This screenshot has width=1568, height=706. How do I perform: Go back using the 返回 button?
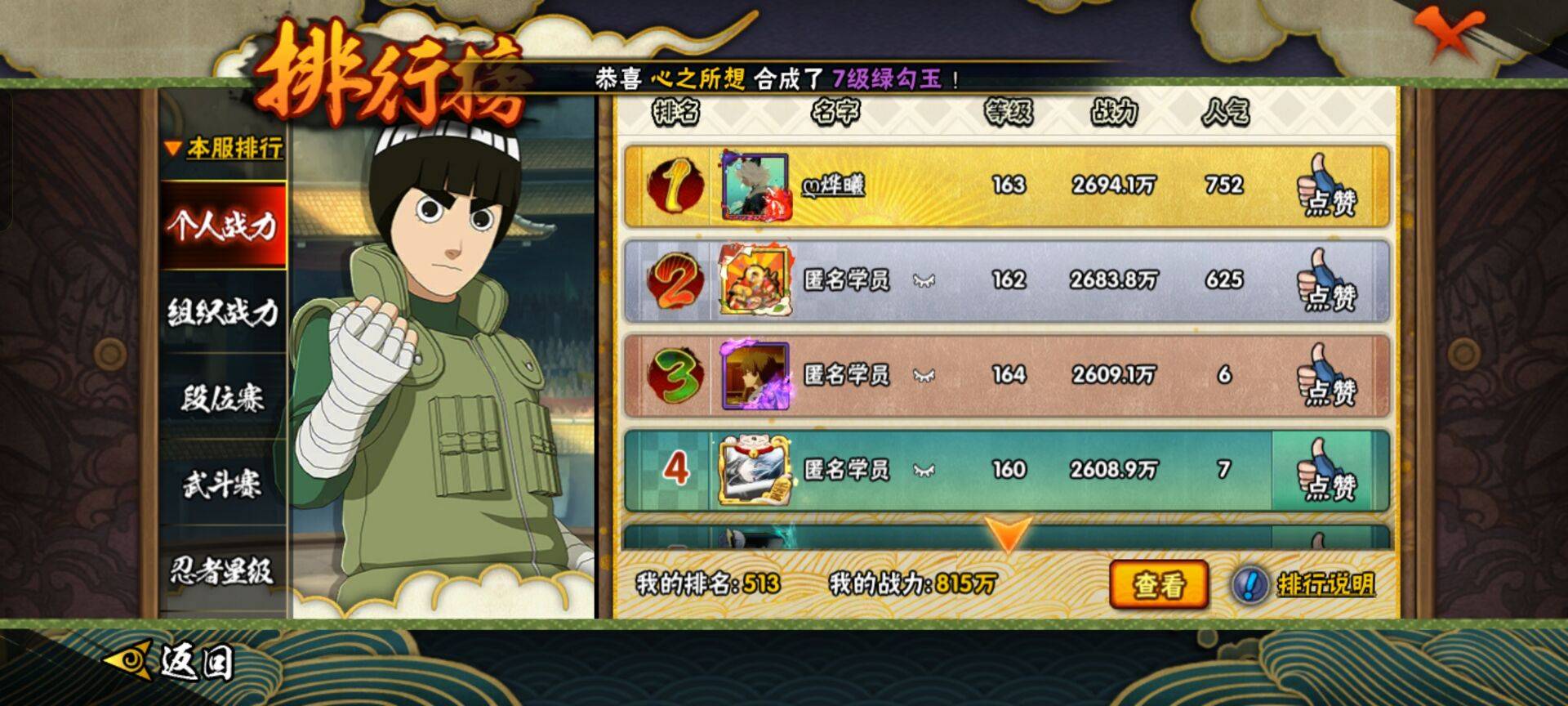point(173,660)
